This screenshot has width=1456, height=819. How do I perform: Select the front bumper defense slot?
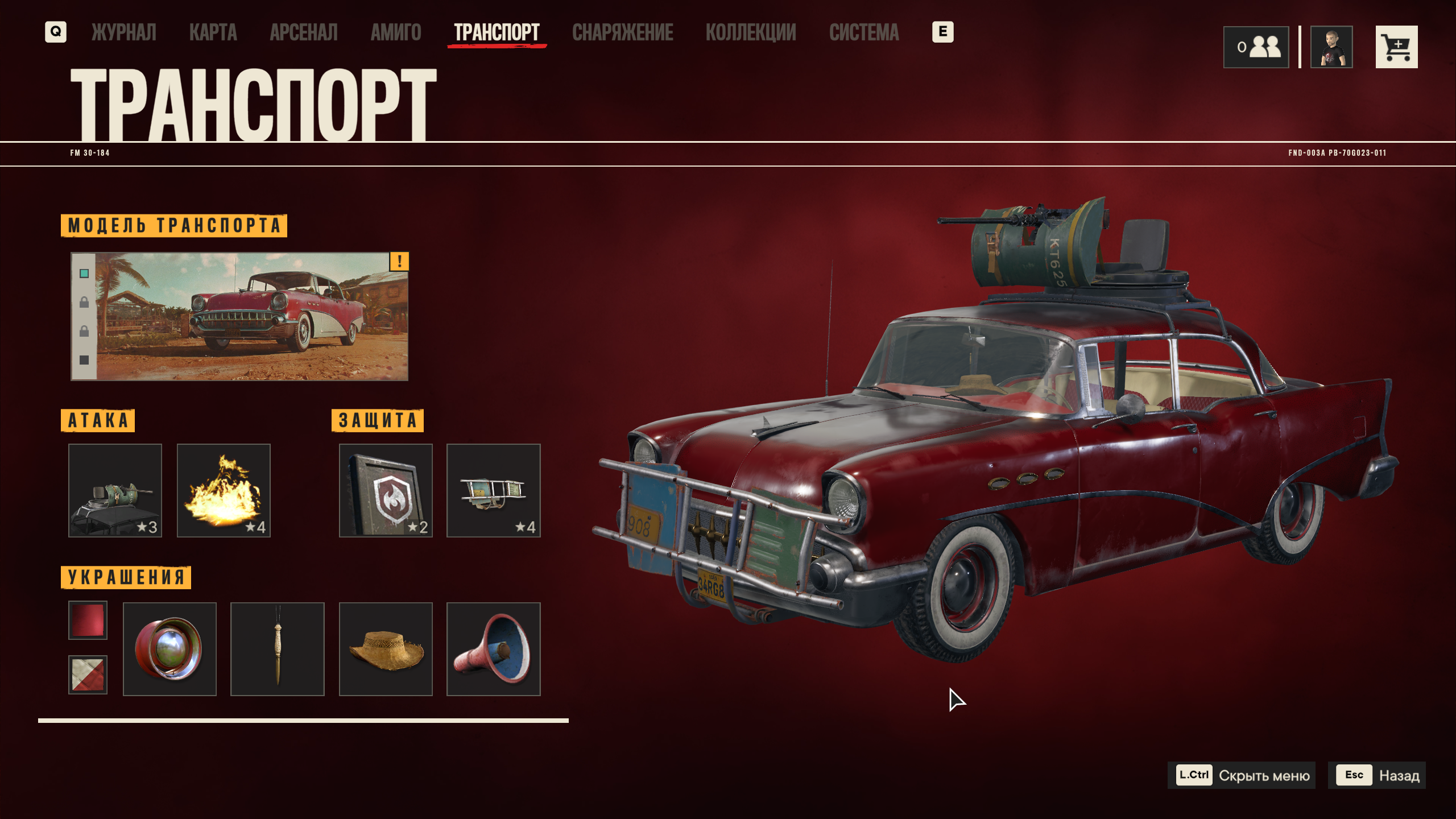click(493, 490)
